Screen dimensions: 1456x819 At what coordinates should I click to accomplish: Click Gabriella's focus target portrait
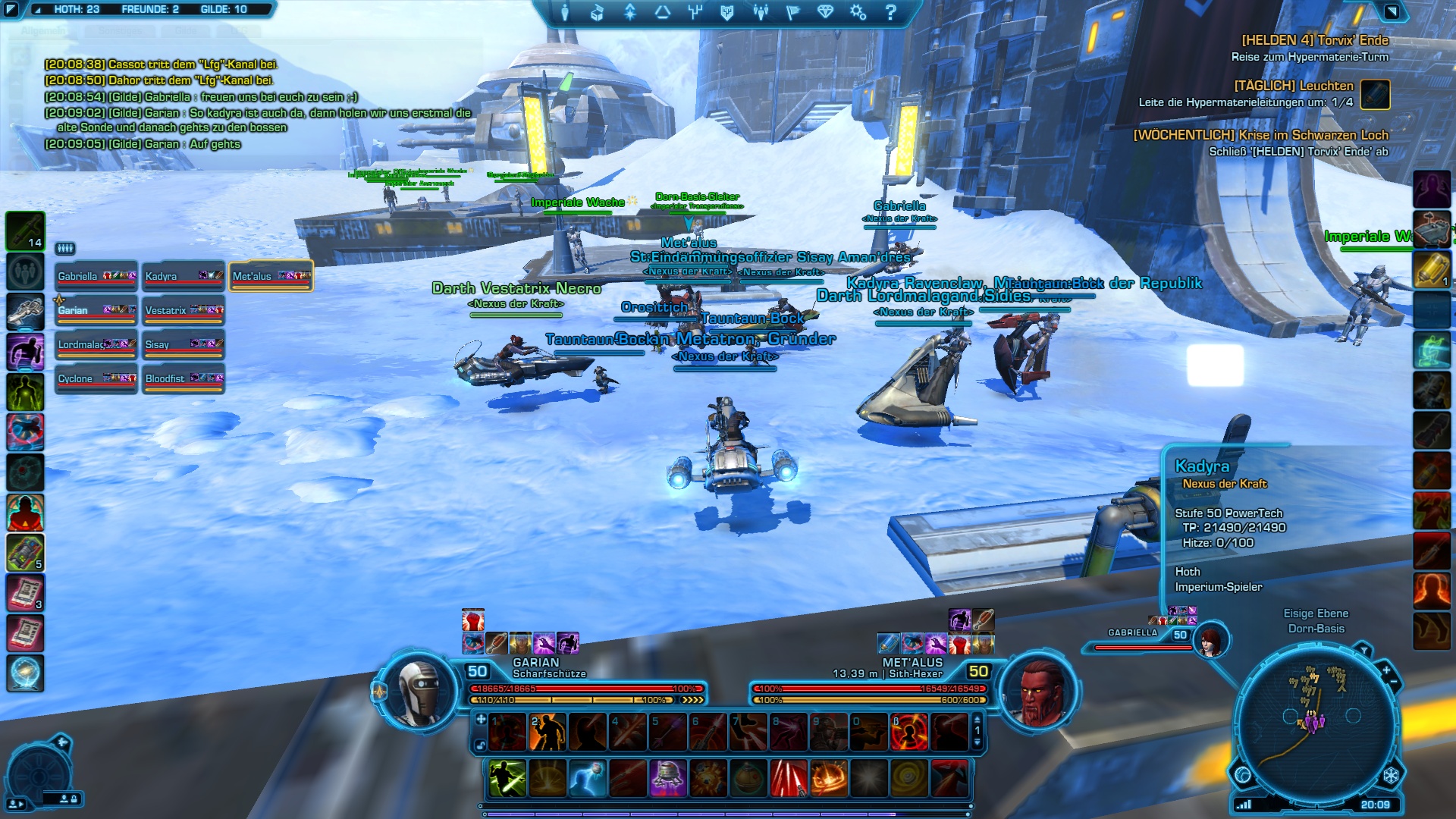(x=1210, y=642)
